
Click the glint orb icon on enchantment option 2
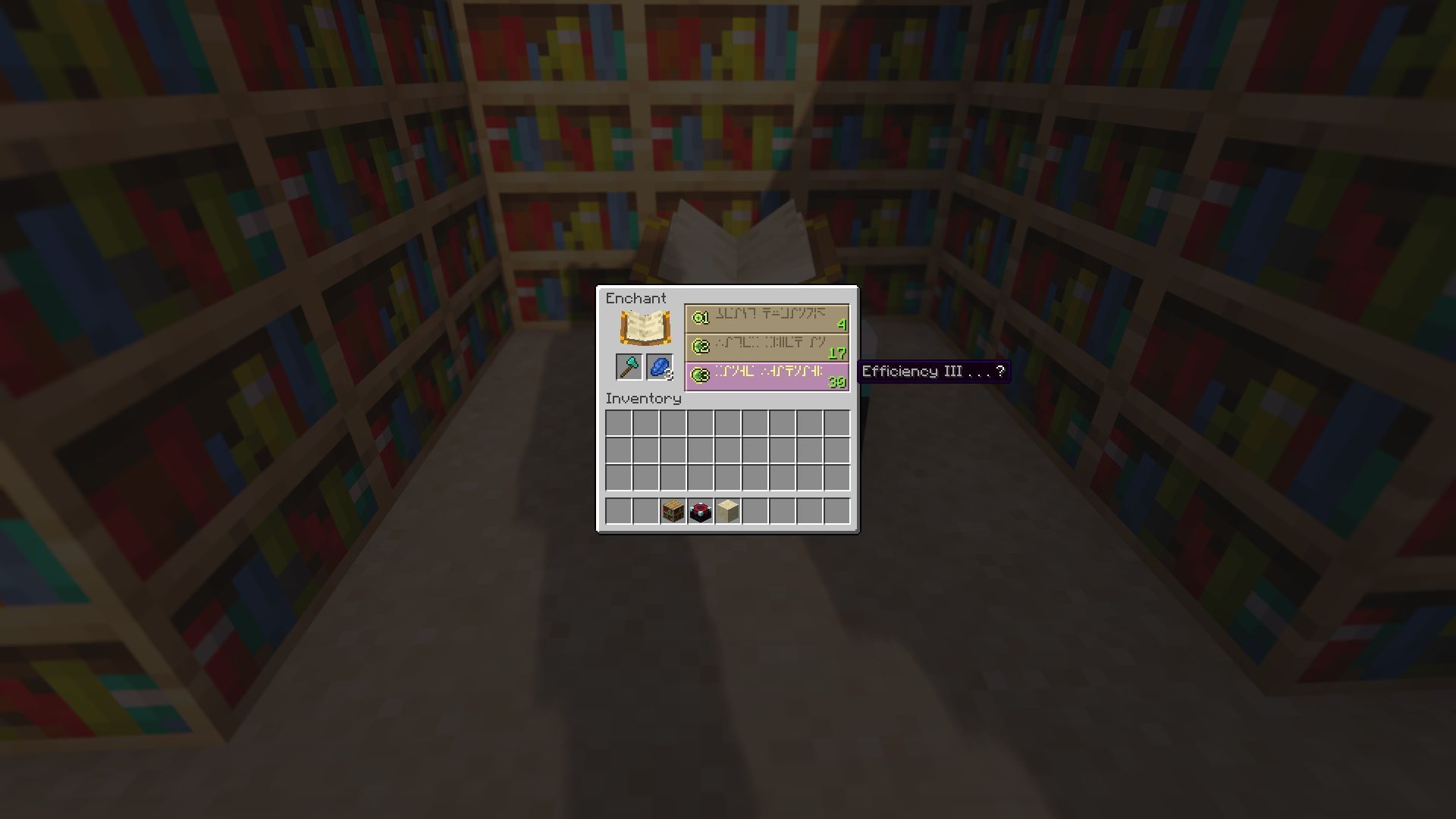(698, 347)
